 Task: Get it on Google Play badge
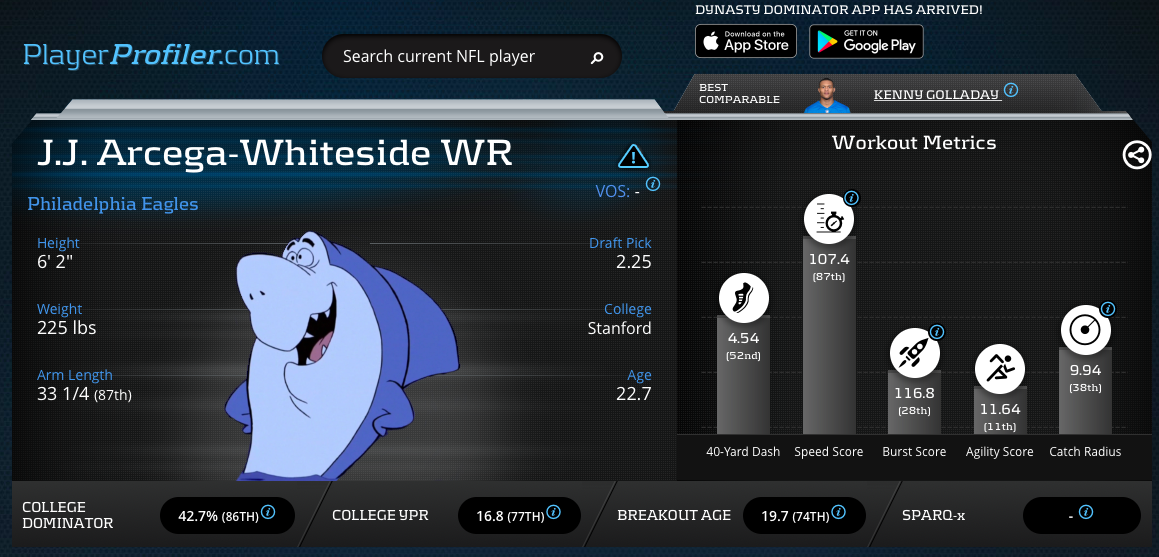(x=866, y=41)
